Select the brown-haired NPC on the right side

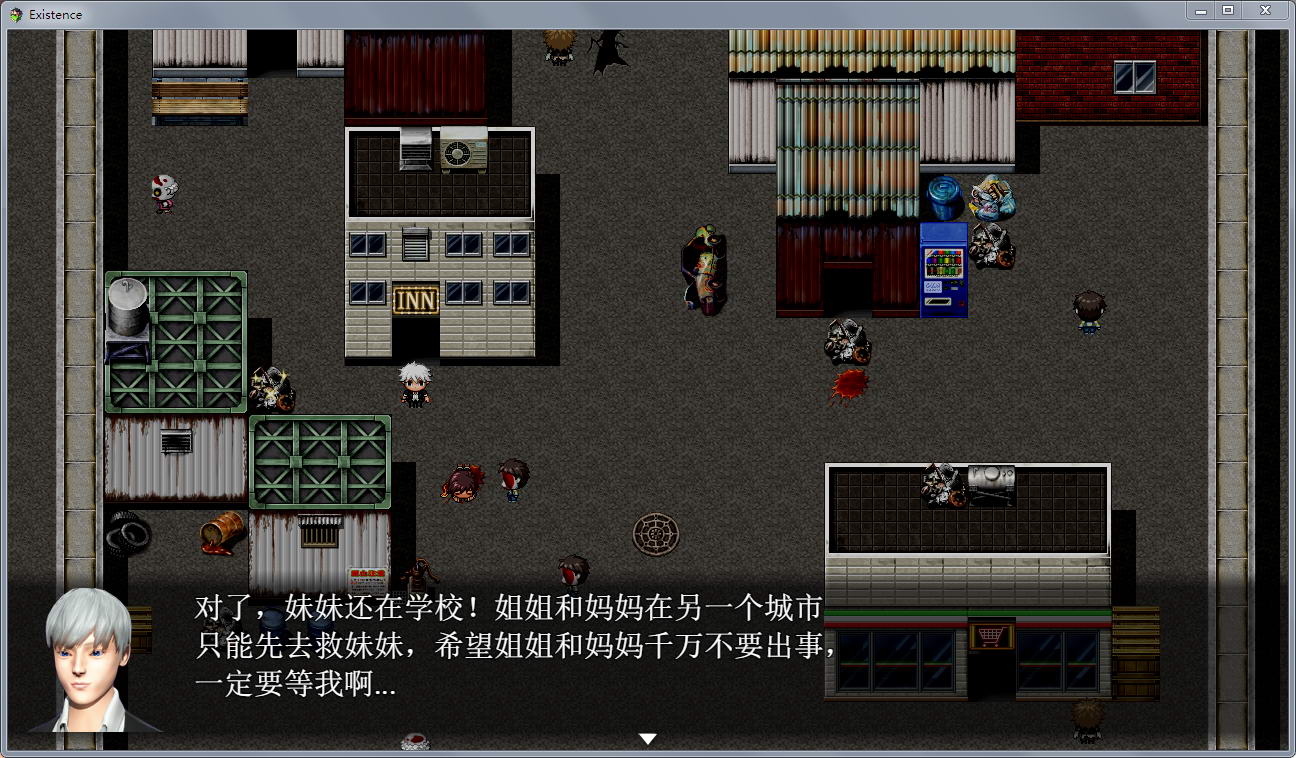pyautogui.click(x=1089, y=312)
